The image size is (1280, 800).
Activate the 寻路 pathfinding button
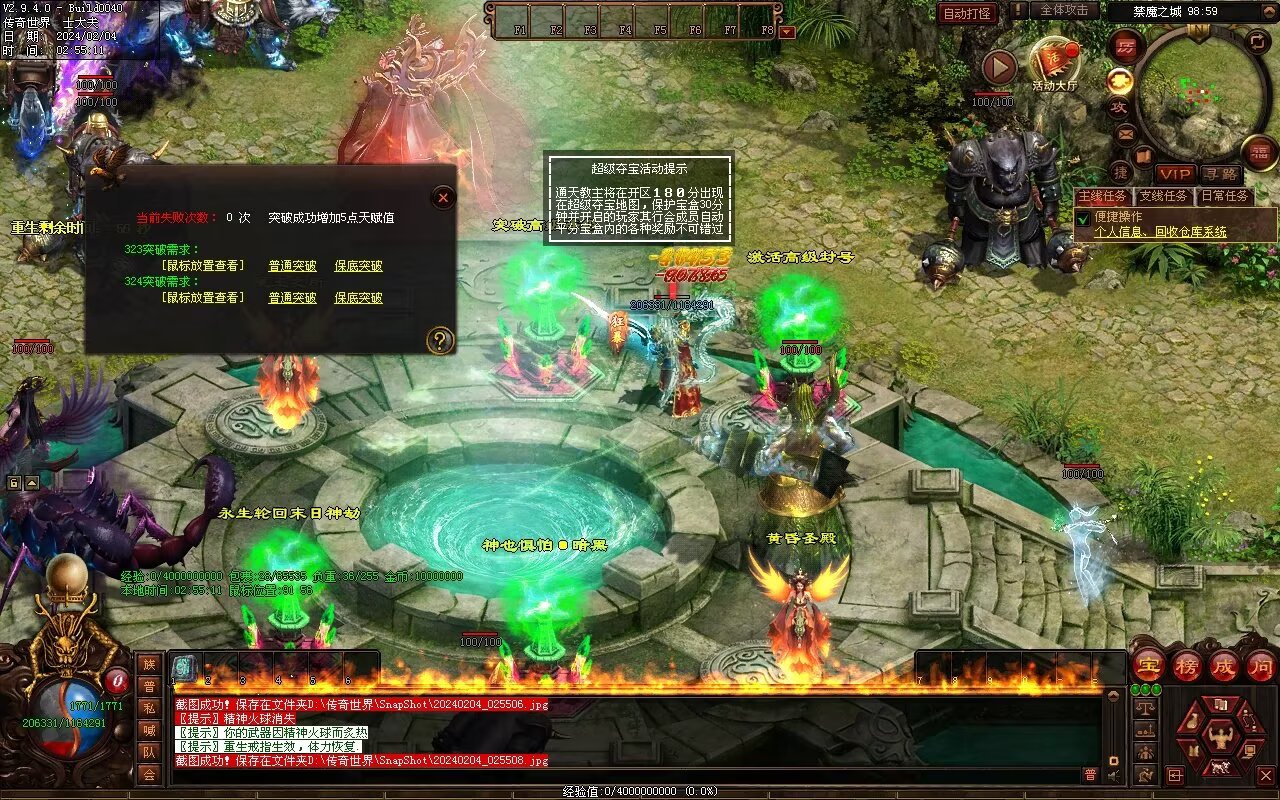tap(1220, 175)
